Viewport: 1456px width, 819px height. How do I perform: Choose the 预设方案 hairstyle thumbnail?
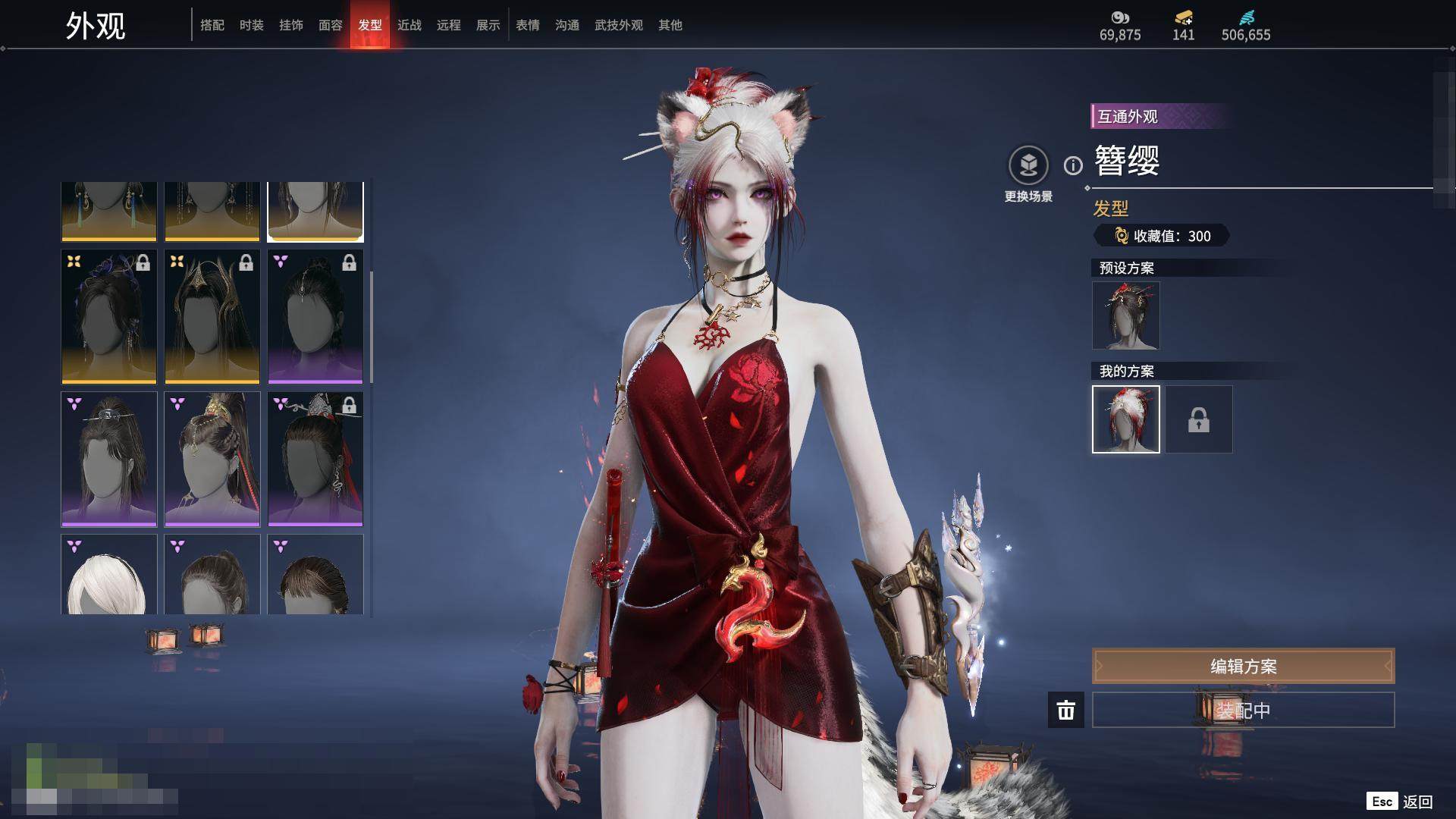pos(1126,315)
